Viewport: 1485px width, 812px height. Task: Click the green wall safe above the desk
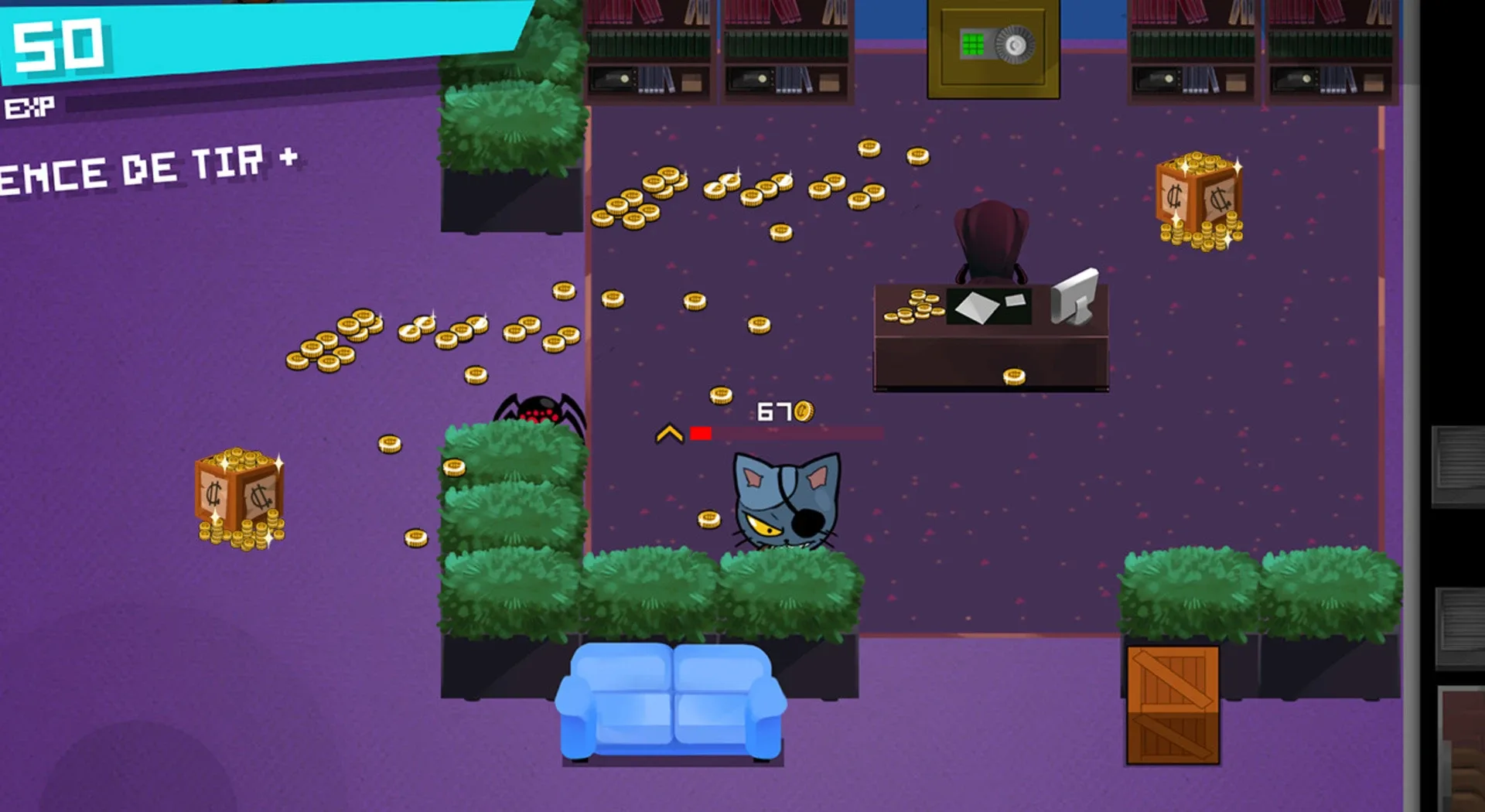tap(992, 46)
